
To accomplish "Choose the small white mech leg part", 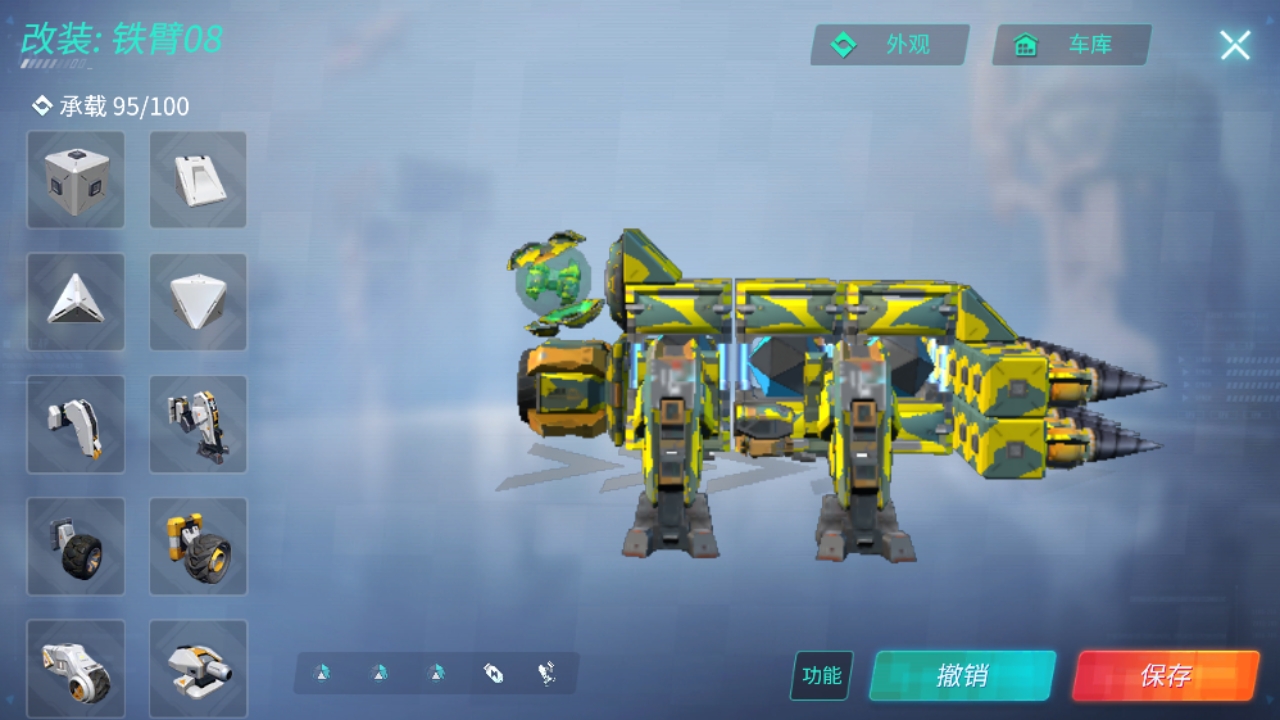I will click(76, 424).
